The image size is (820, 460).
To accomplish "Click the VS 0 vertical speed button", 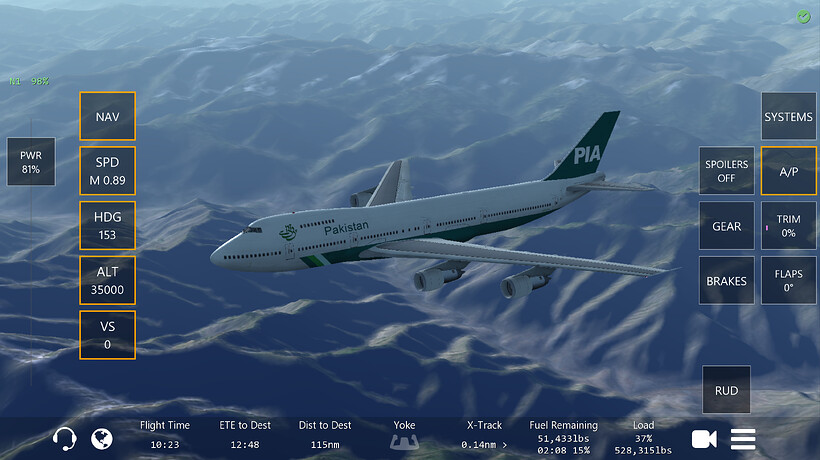I will (x=108, y=335).
